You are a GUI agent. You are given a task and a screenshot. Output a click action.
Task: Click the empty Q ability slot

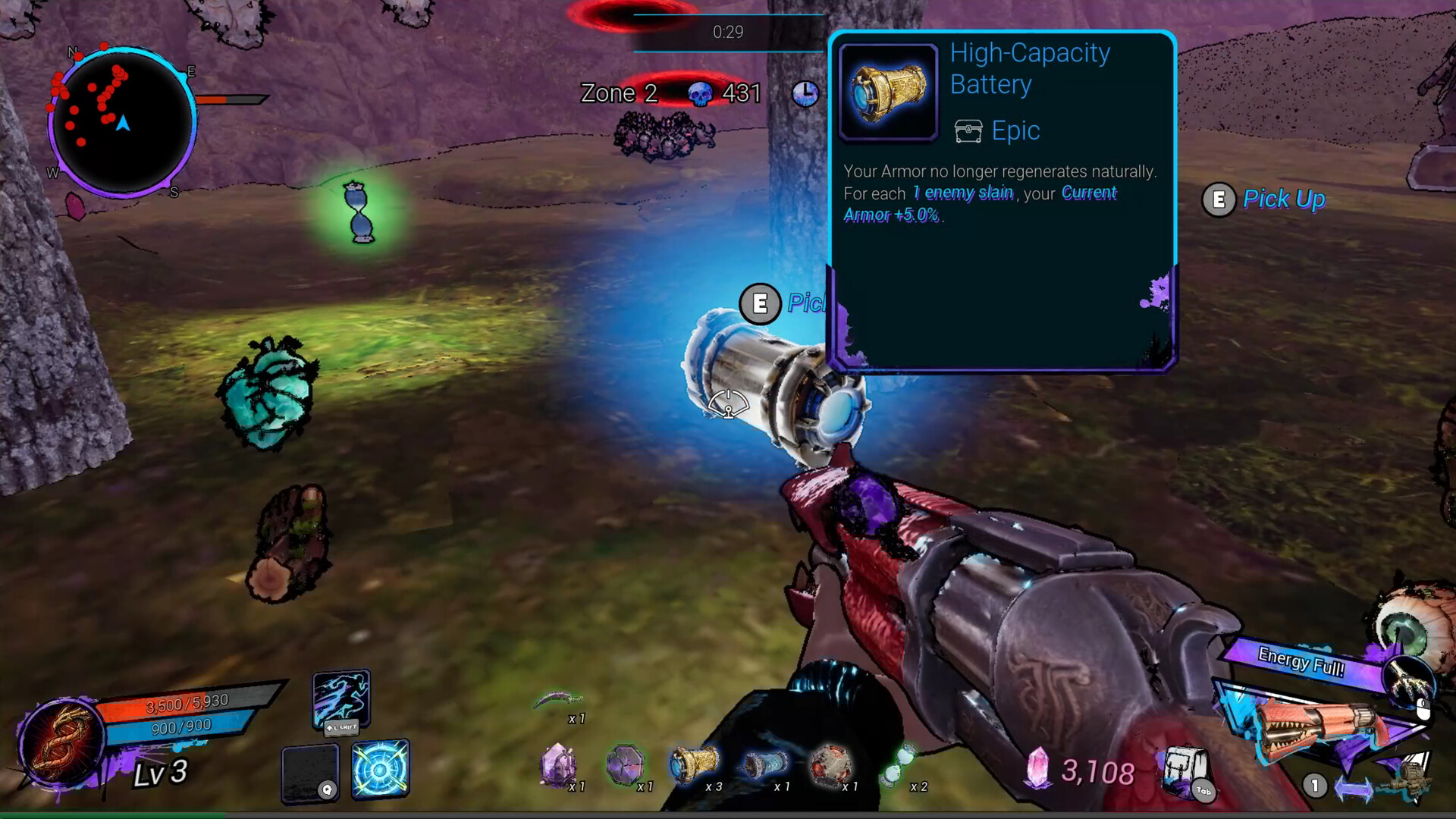tap(309, 772)
